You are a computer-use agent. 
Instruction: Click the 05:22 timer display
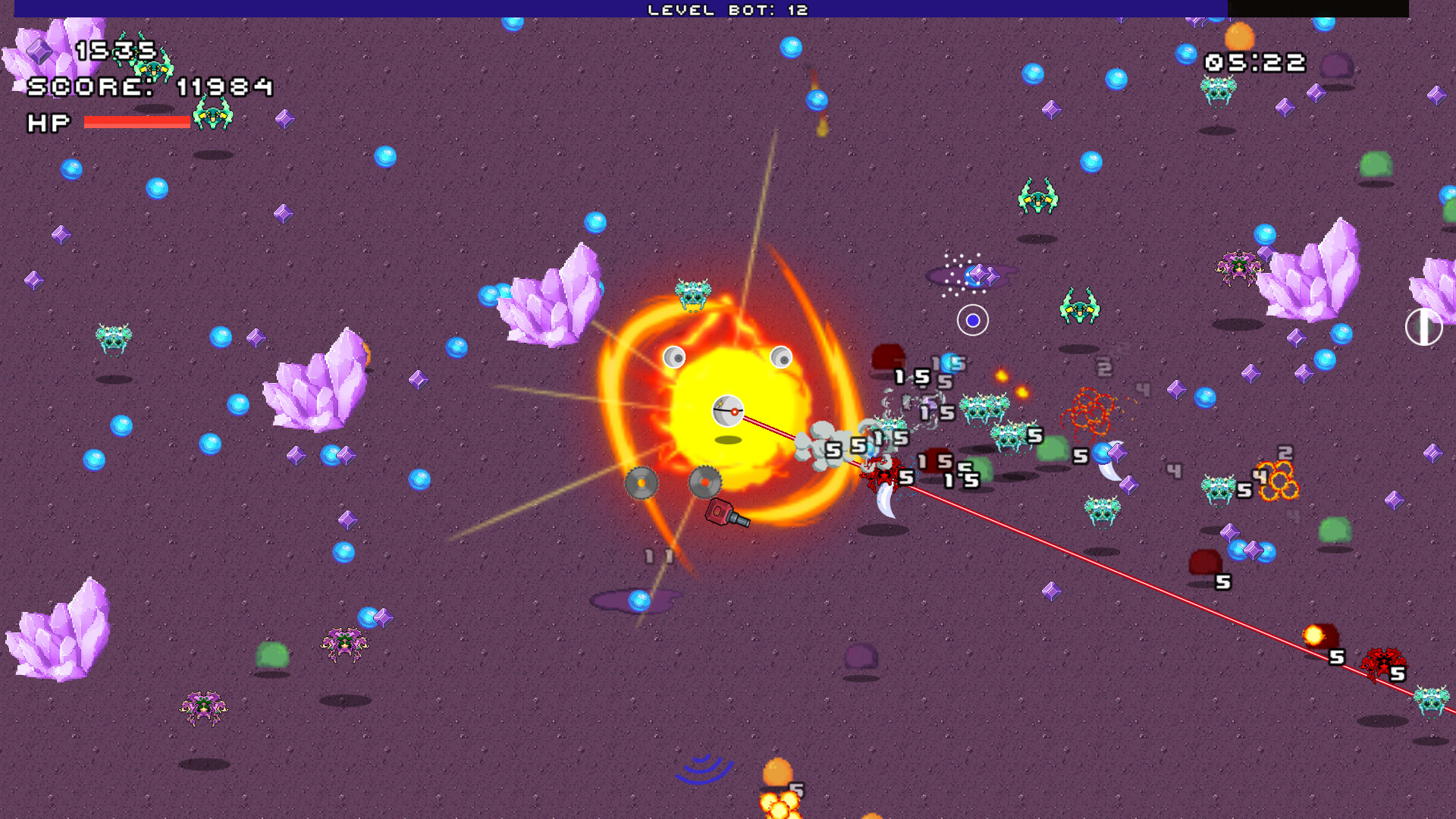point(1255,62)
